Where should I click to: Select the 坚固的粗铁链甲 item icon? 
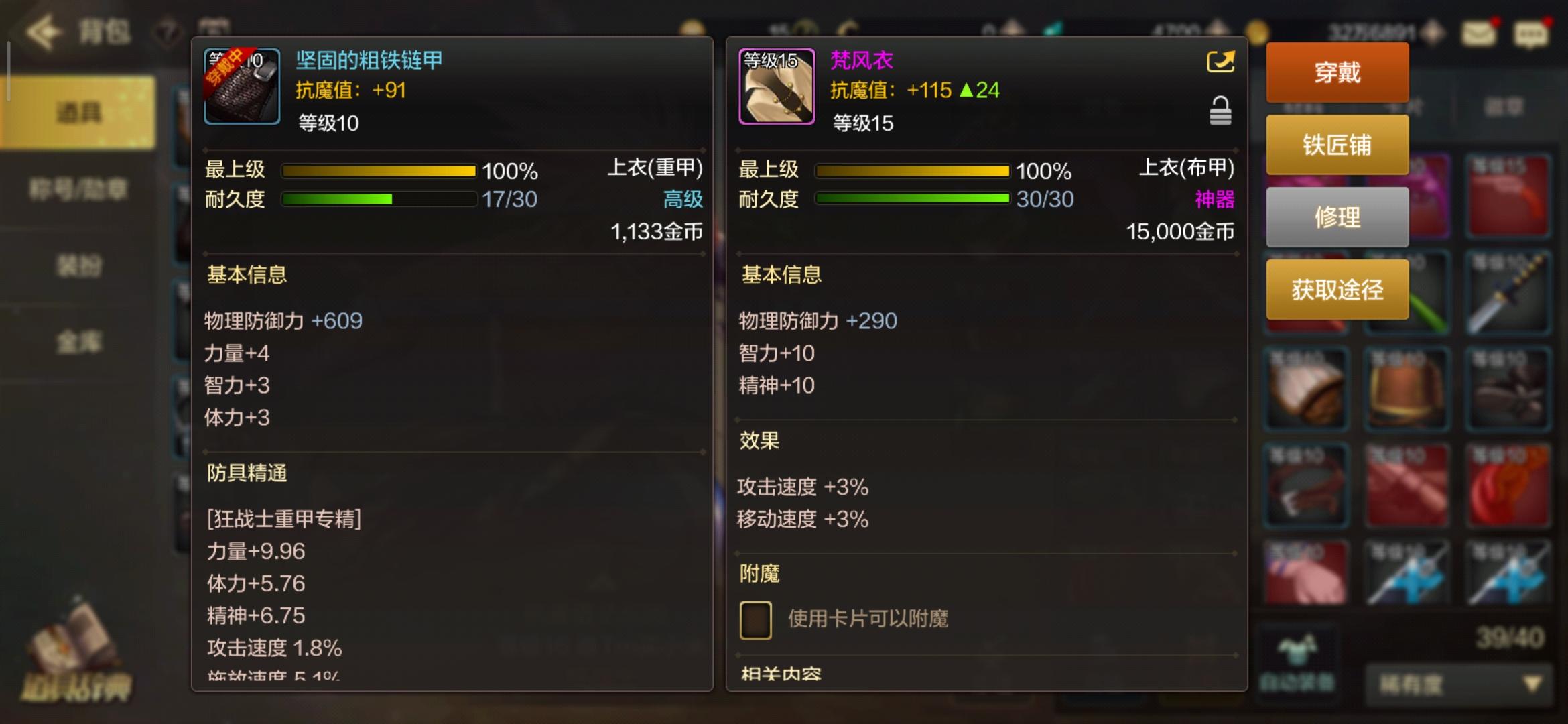(x=241, y=86)
